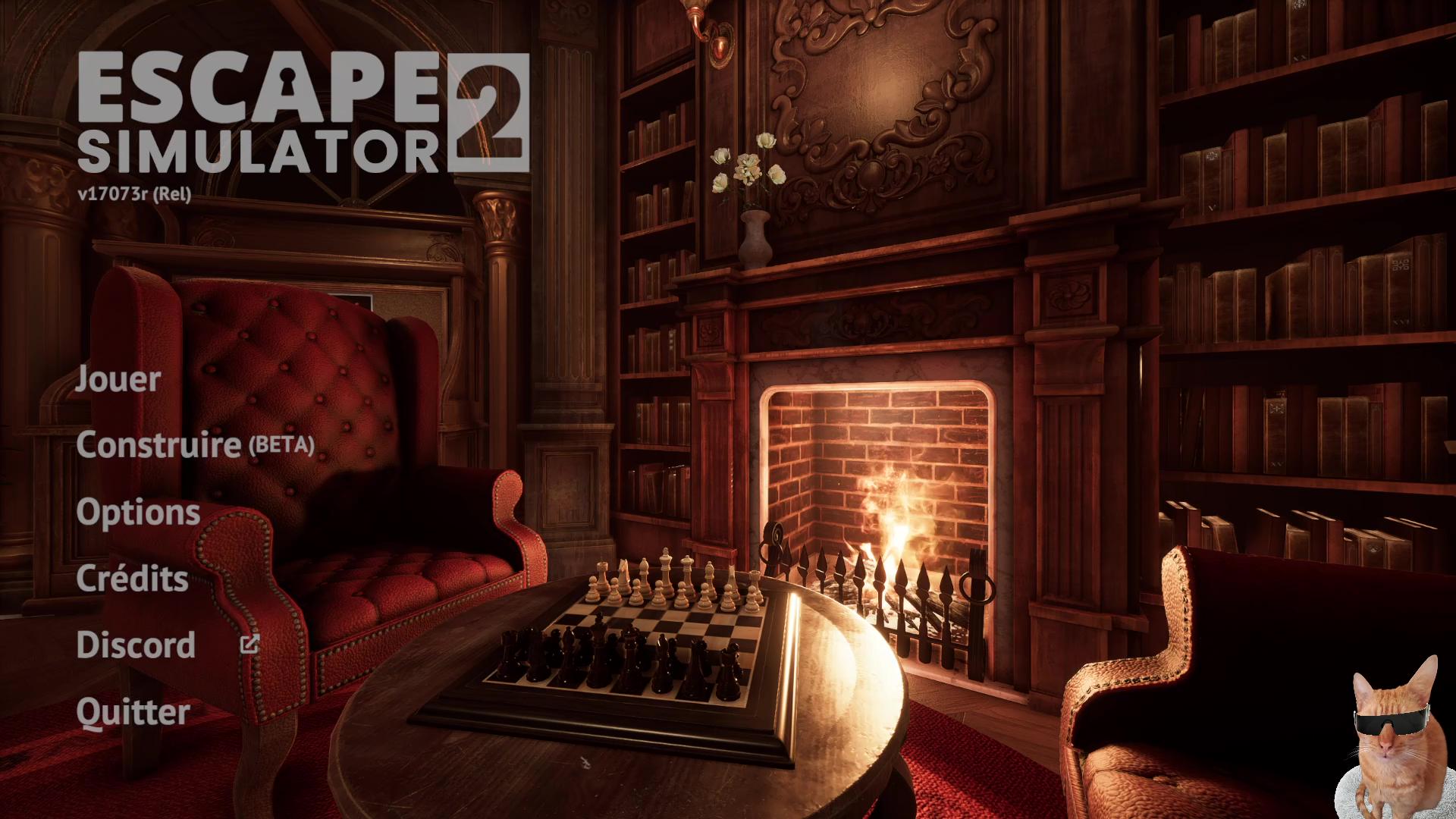The image size is (1456, 819).
Task: Choose Quitter to exit the game
Action: point(133,711)
